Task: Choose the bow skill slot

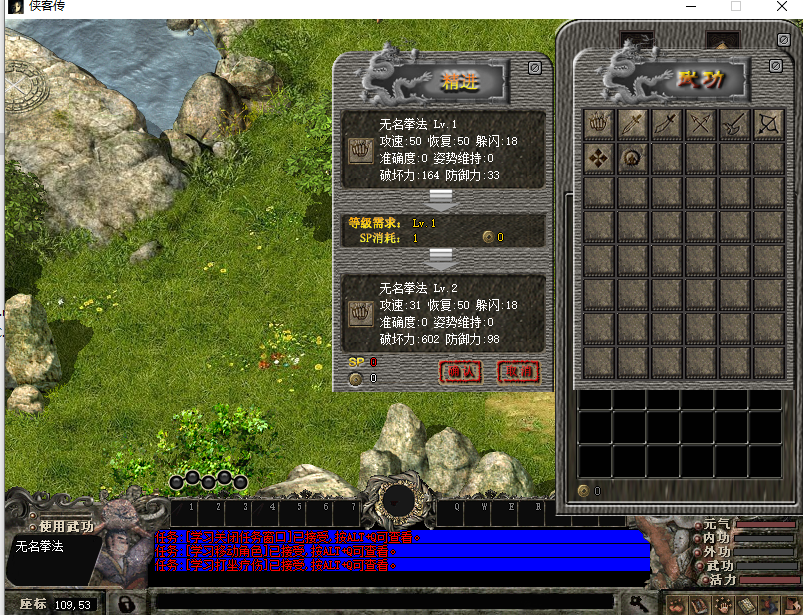Action: [769, 123]
